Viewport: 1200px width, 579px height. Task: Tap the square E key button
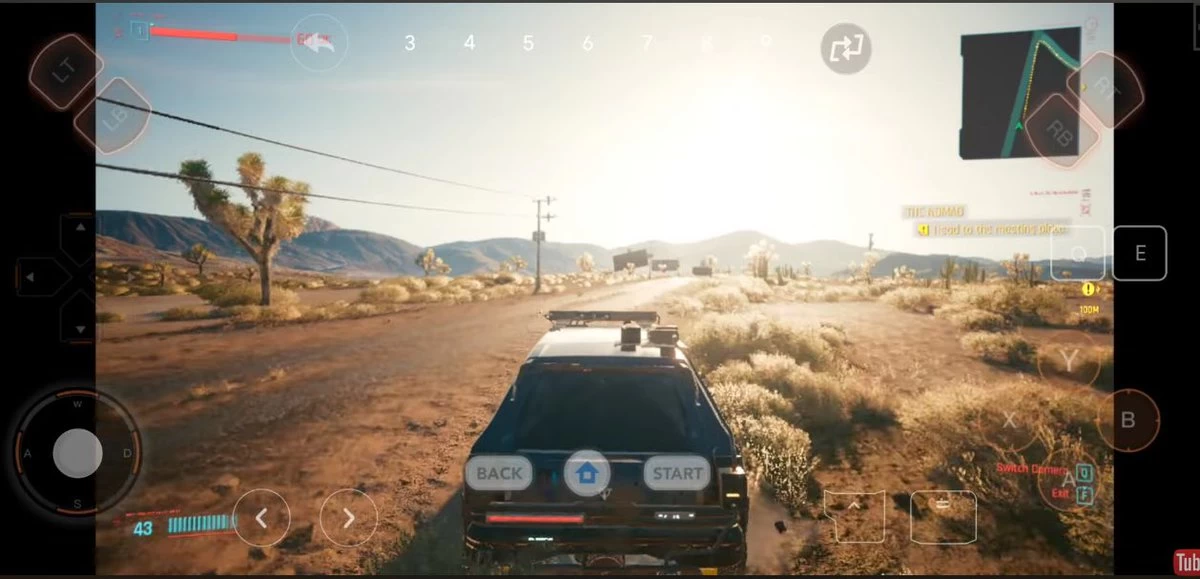click(x=1139, y=253)
